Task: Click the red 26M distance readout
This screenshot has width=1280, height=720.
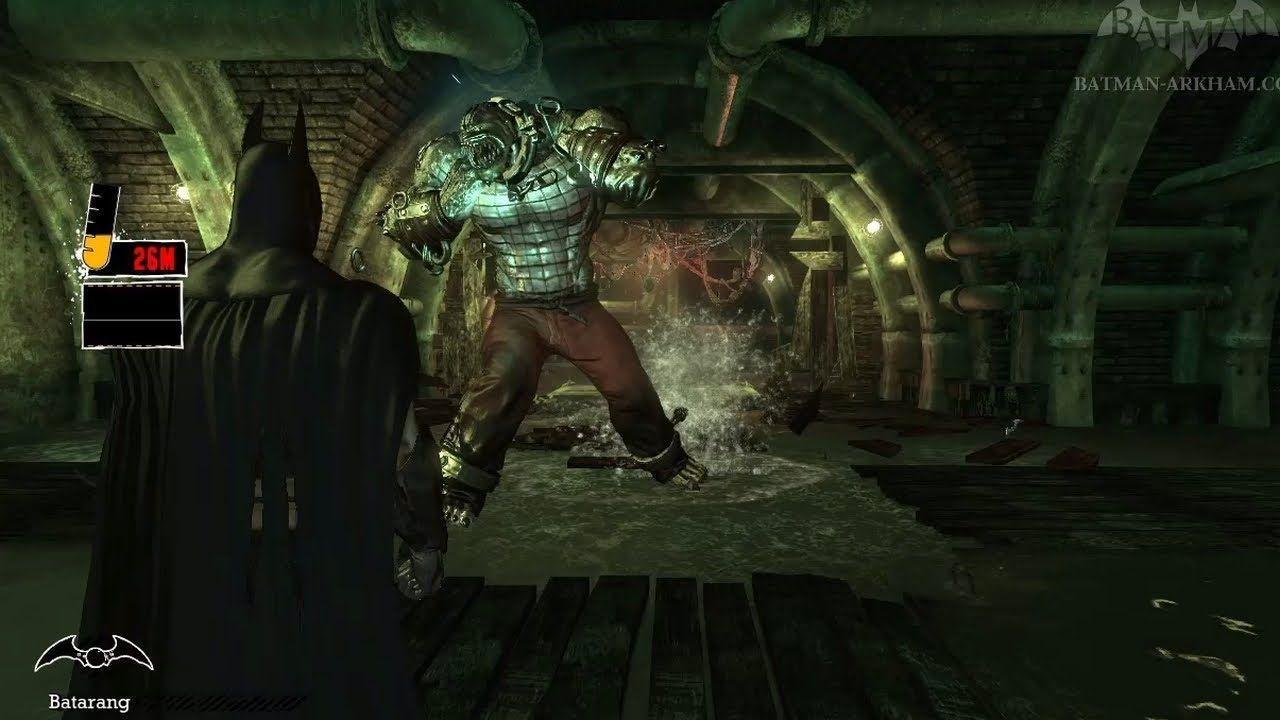Action: point(155,259)
